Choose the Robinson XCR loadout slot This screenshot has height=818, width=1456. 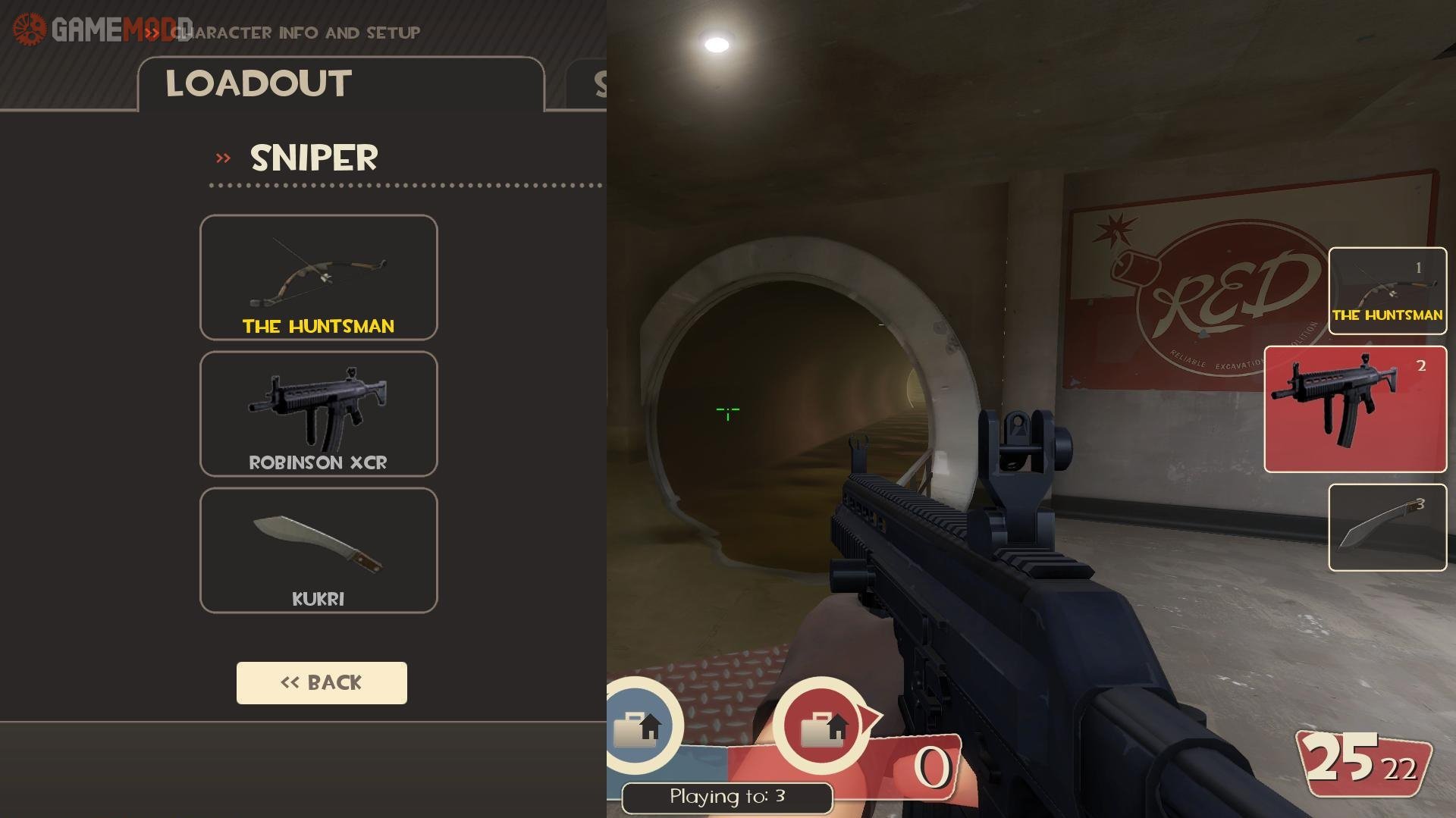[318, 414]
